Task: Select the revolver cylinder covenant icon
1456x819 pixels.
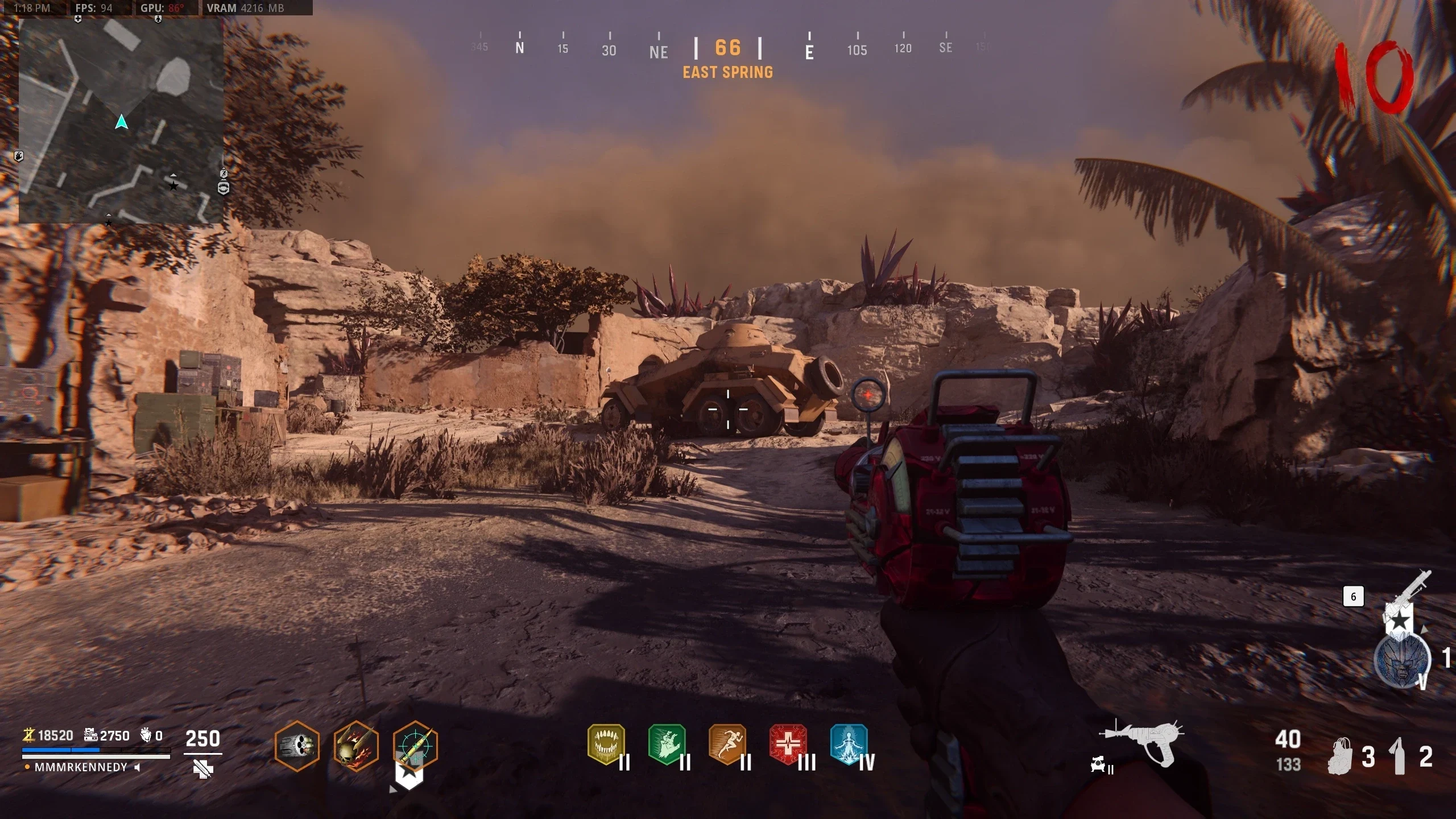Action: (x=297, y=745)
